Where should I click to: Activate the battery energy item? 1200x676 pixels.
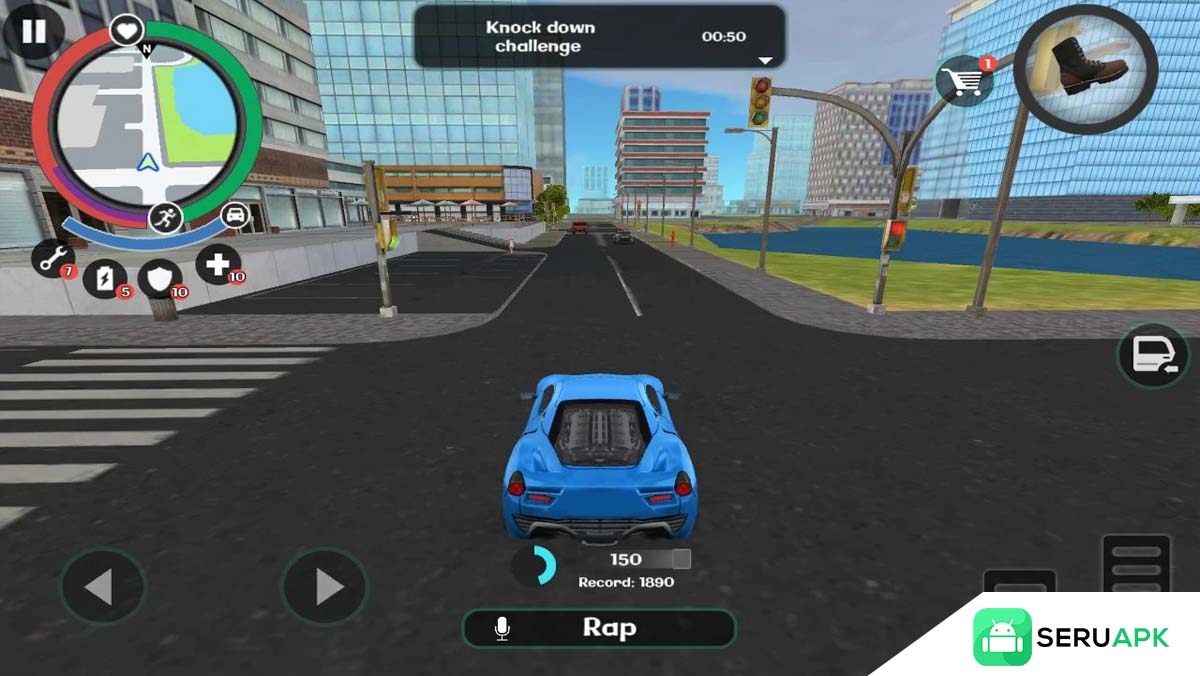pyautogui.click(x=104, y=277)
